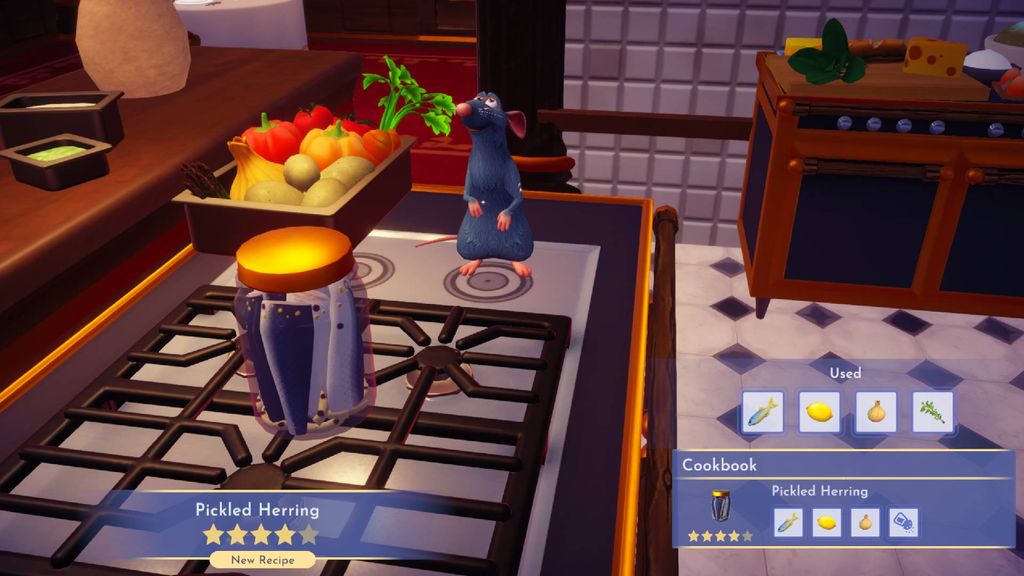The image size is (1024, 576).
Task: Open the Cookbook panel header
Action: pos(720,465)
